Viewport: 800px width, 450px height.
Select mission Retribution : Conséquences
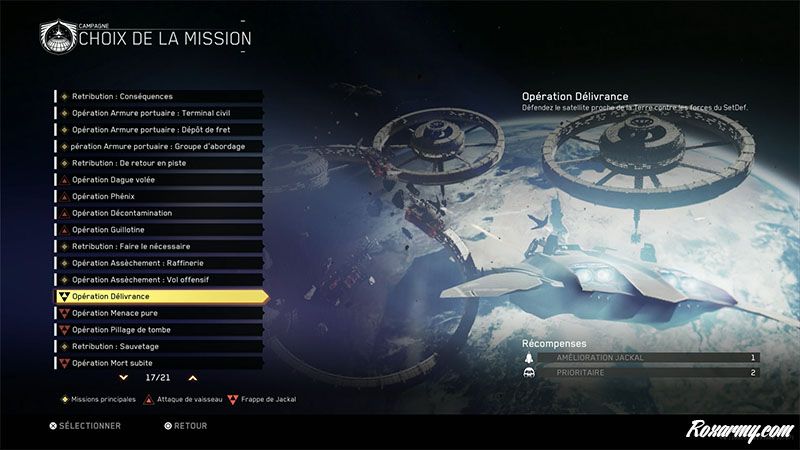click(160, 96)
